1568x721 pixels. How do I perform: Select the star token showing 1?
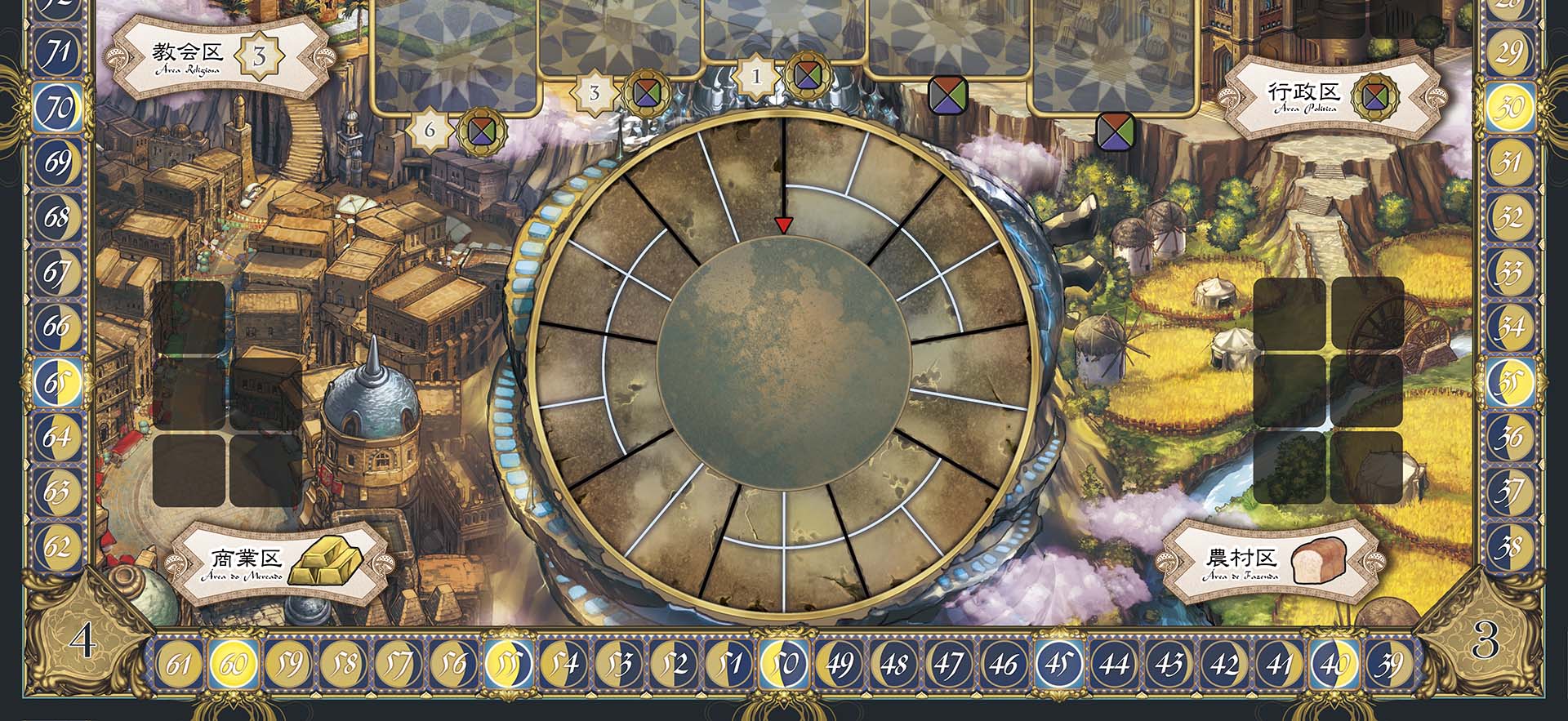click(756, 78)
